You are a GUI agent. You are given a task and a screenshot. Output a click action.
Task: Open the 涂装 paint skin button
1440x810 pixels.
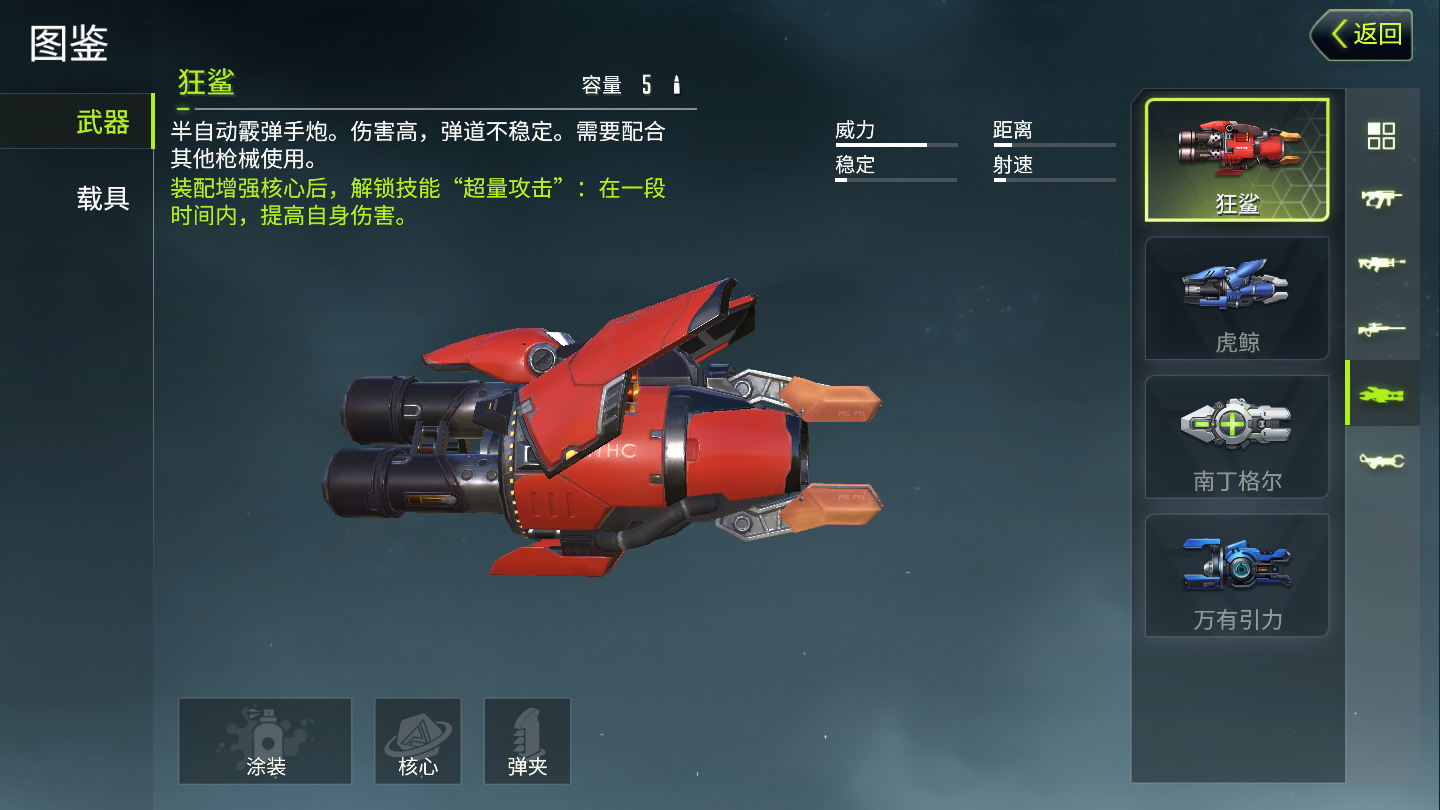(x=265, y=741)
